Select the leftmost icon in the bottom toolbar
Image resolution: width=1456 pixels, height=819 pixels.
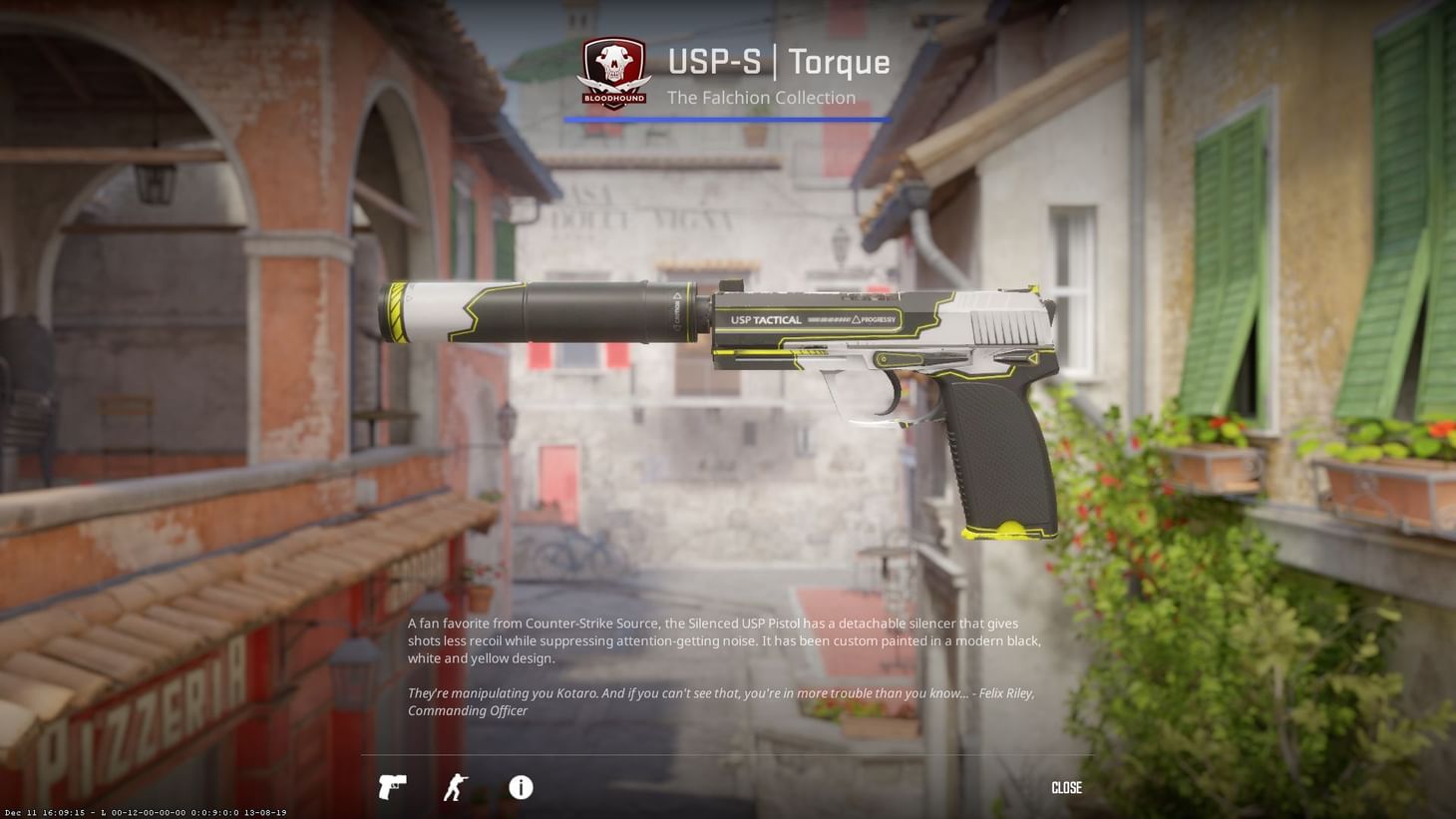(392, 788)
